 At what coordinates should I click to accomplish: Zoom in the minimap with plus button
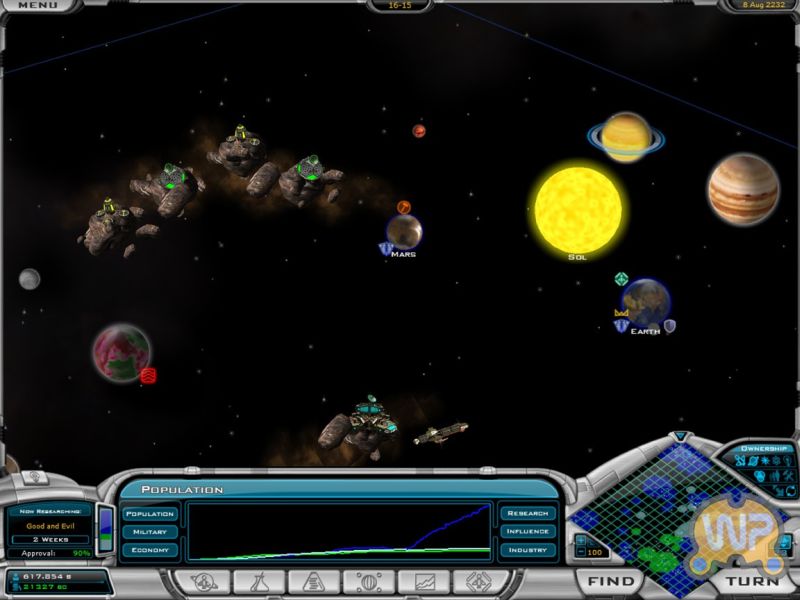580,541
